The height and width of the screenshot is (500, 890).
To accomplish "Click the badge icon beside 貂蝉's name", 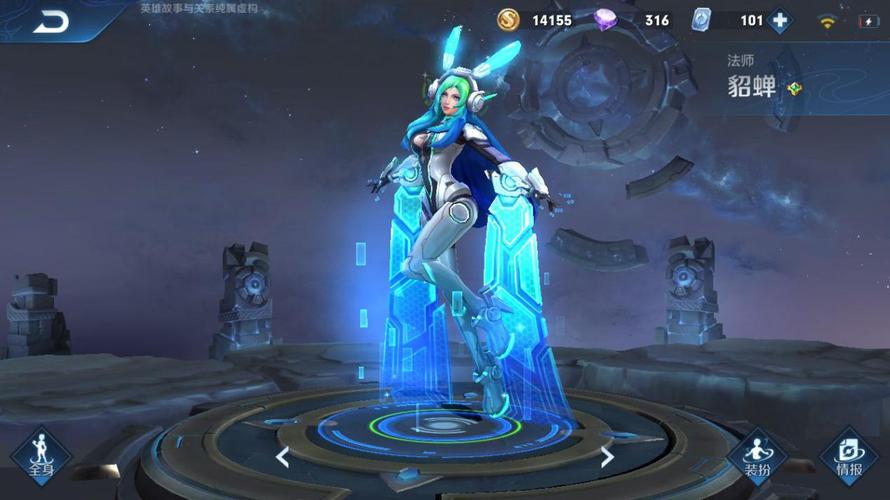I will [x=794, y=88].
